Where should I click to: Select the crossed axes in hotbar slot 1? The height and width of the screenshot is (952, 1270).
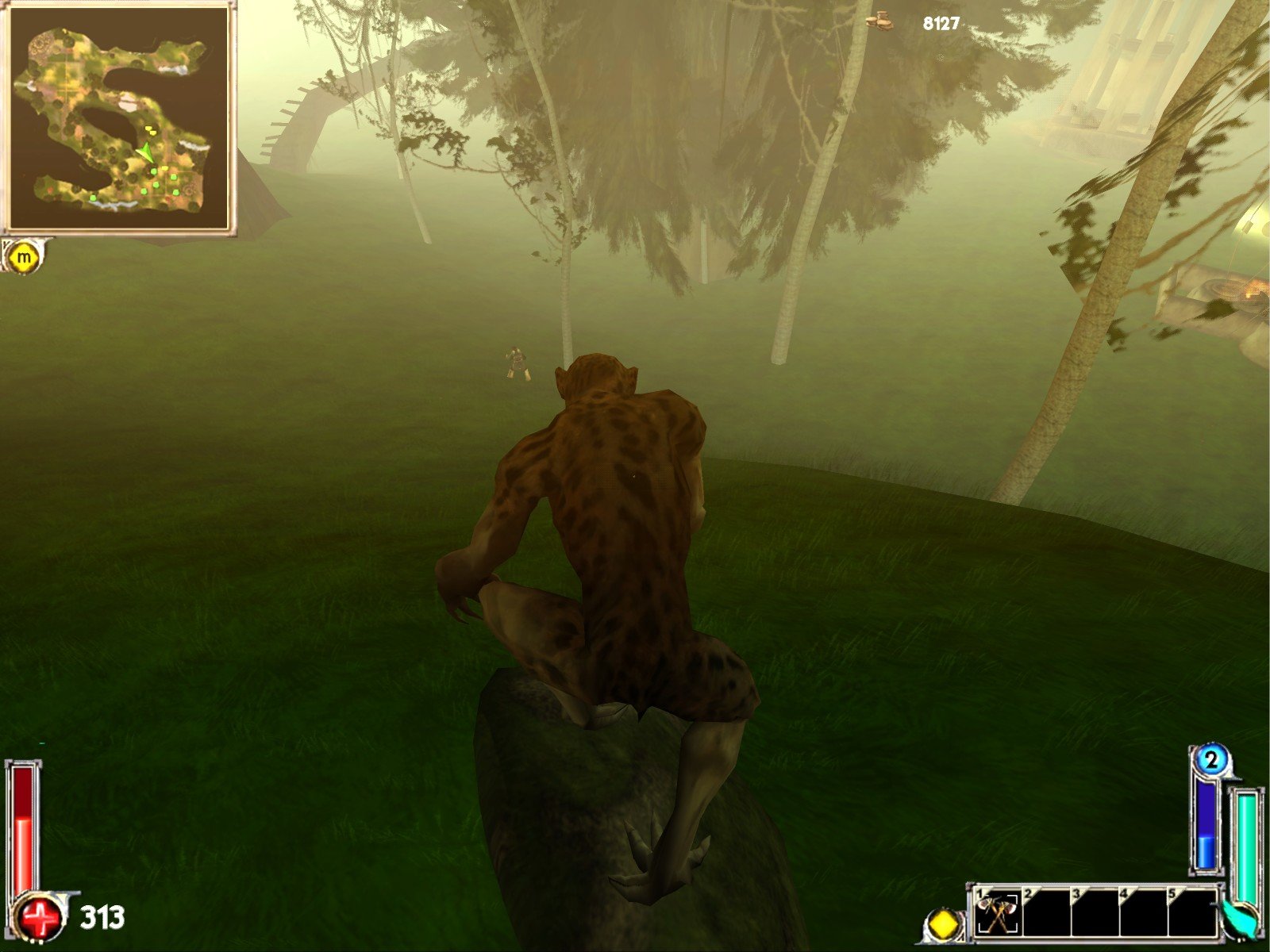pos(998,914)
